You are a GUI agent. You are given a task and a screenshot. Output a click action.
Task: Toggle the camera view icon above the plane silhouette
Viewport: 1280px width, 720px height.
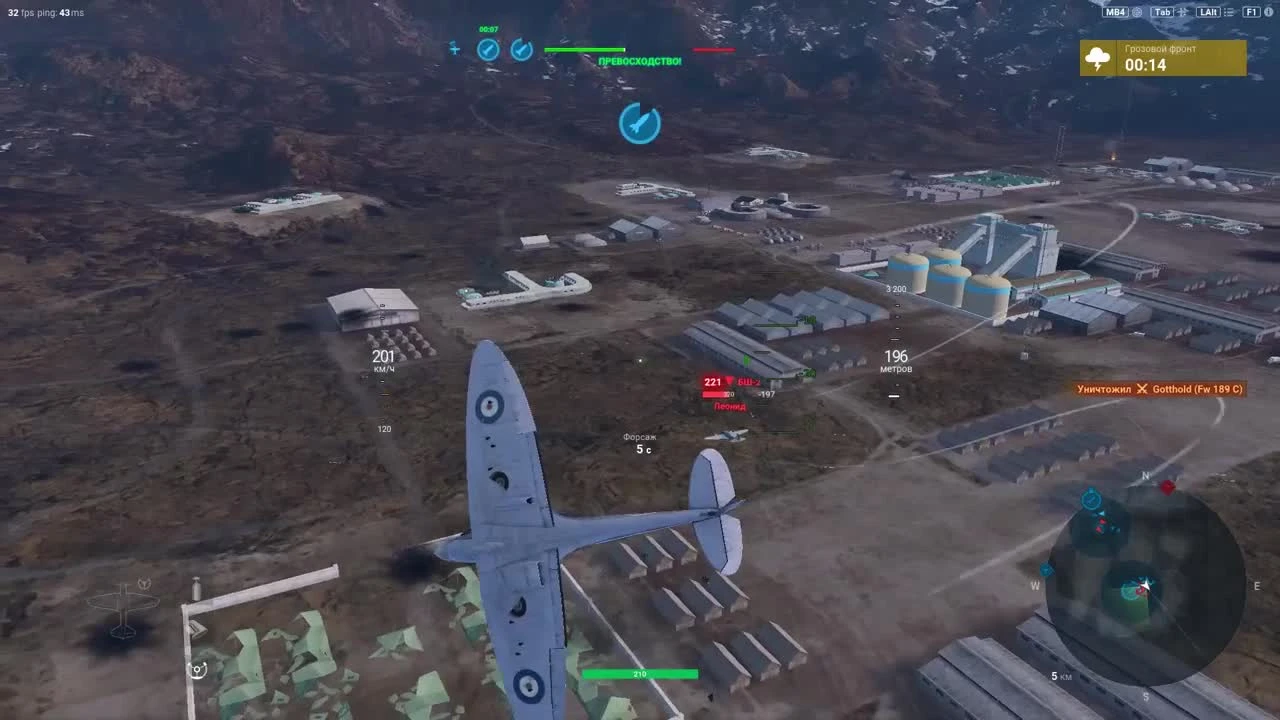tap(197, 670)
